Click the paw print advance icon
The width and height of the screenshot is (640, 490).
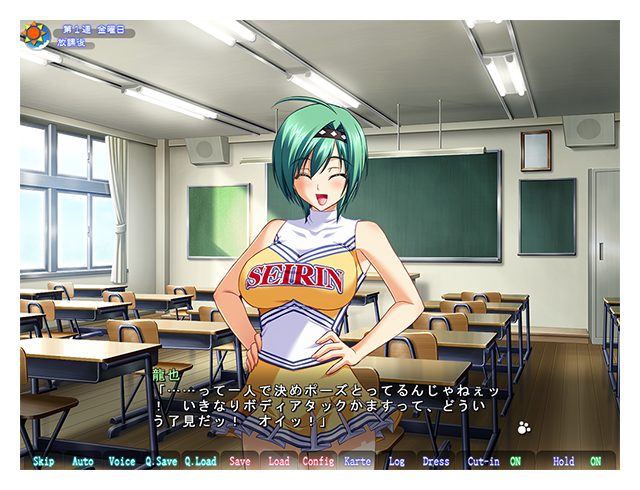524,428
